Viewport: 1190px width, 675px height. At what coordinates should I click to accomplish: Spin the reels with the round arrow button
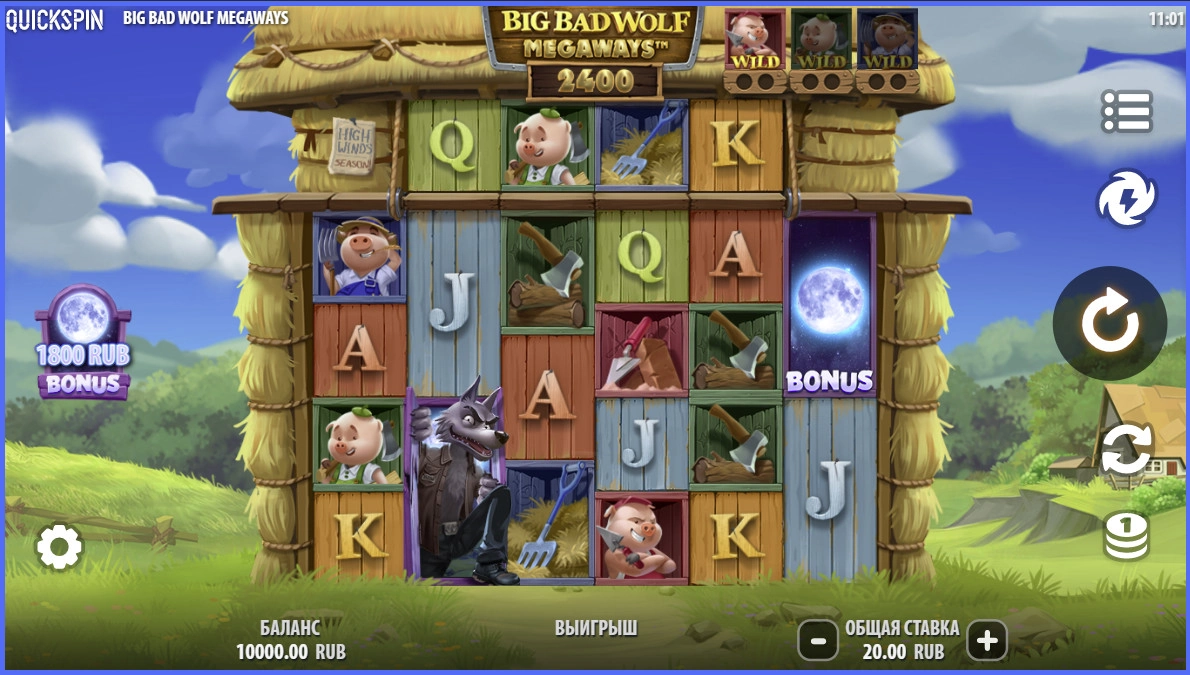click(x=1109, y=323)
